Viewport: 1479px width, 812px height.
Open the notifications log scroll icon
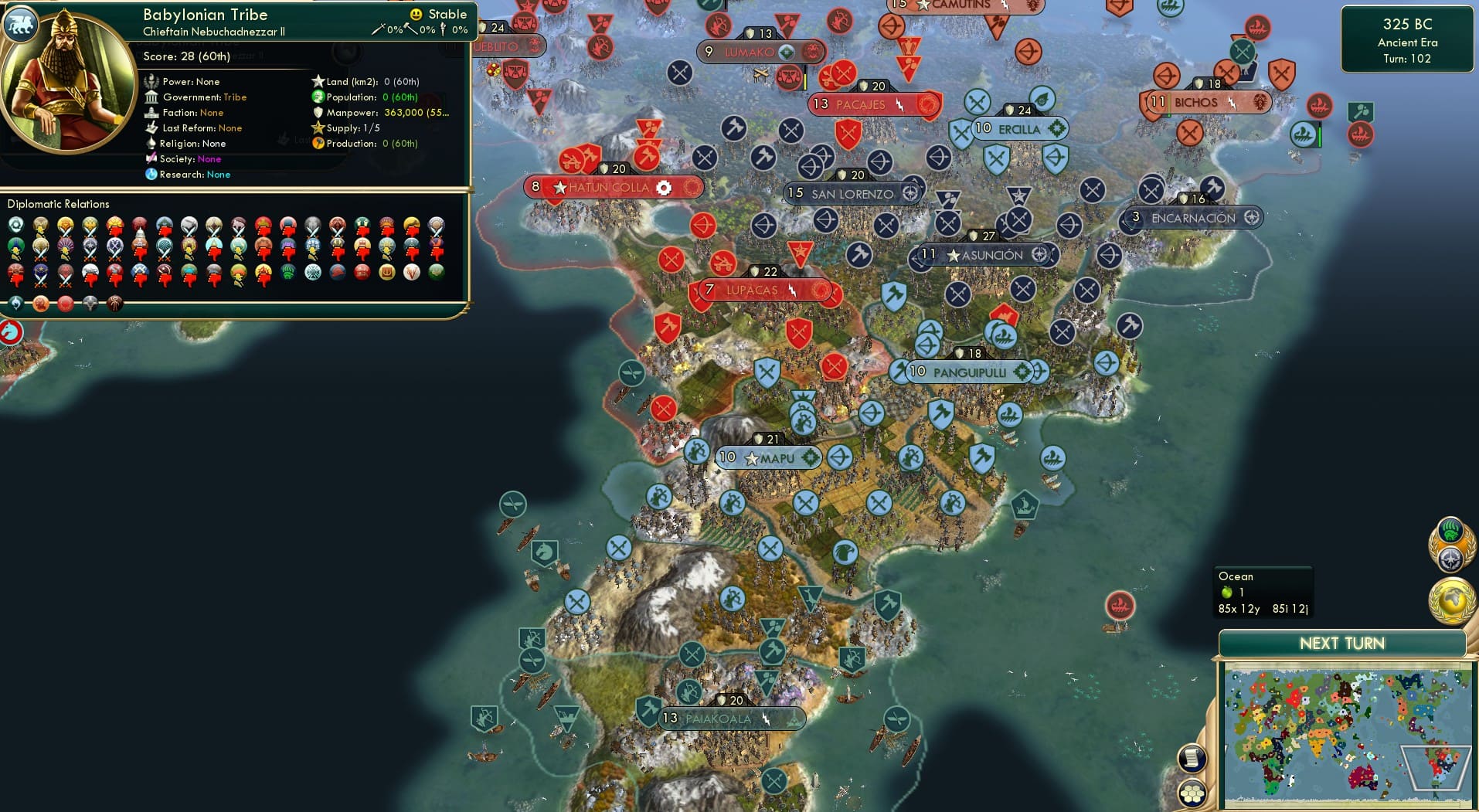(1192, 757)
